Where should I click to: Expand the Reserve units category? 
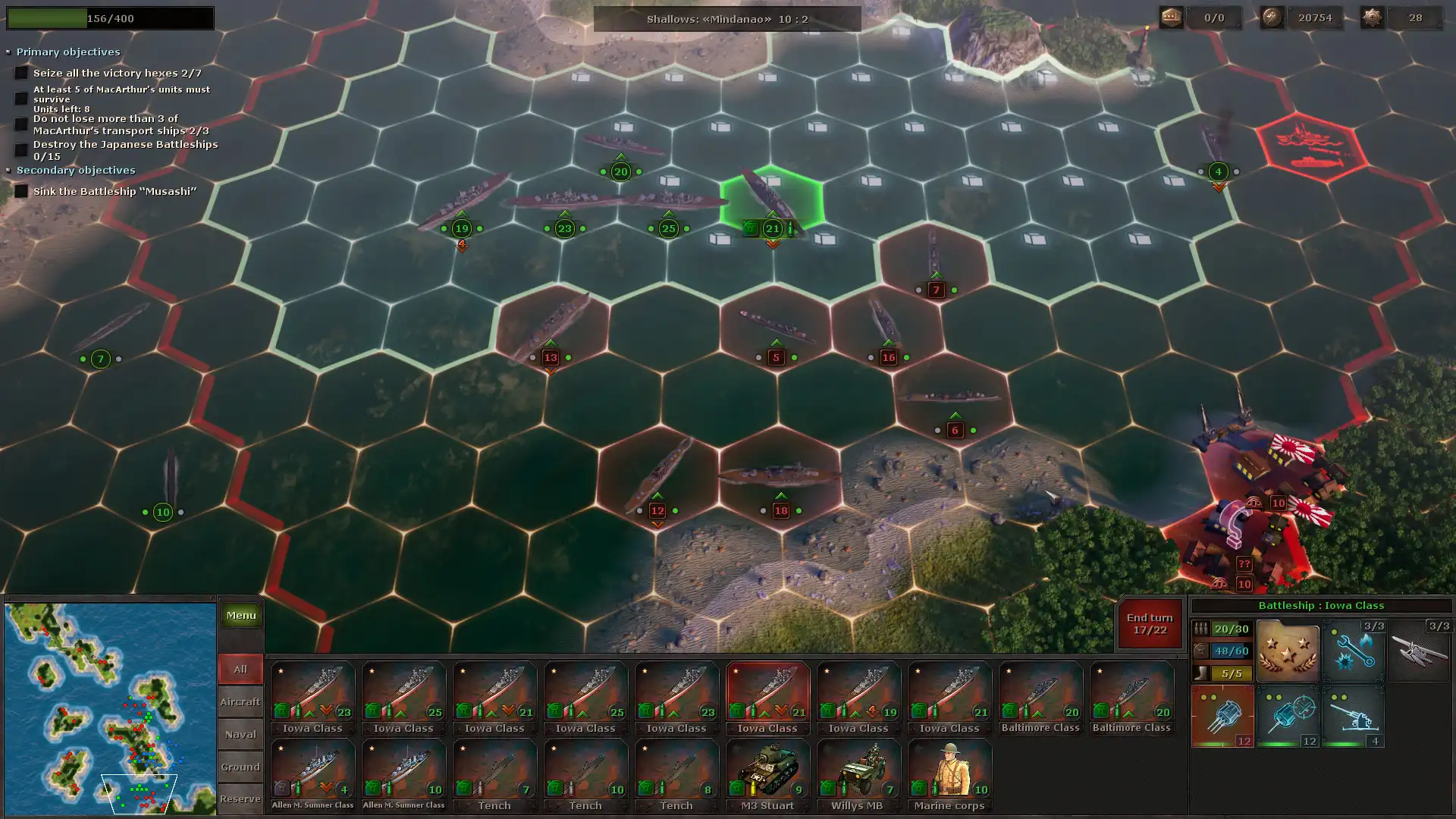click(240, 799)
